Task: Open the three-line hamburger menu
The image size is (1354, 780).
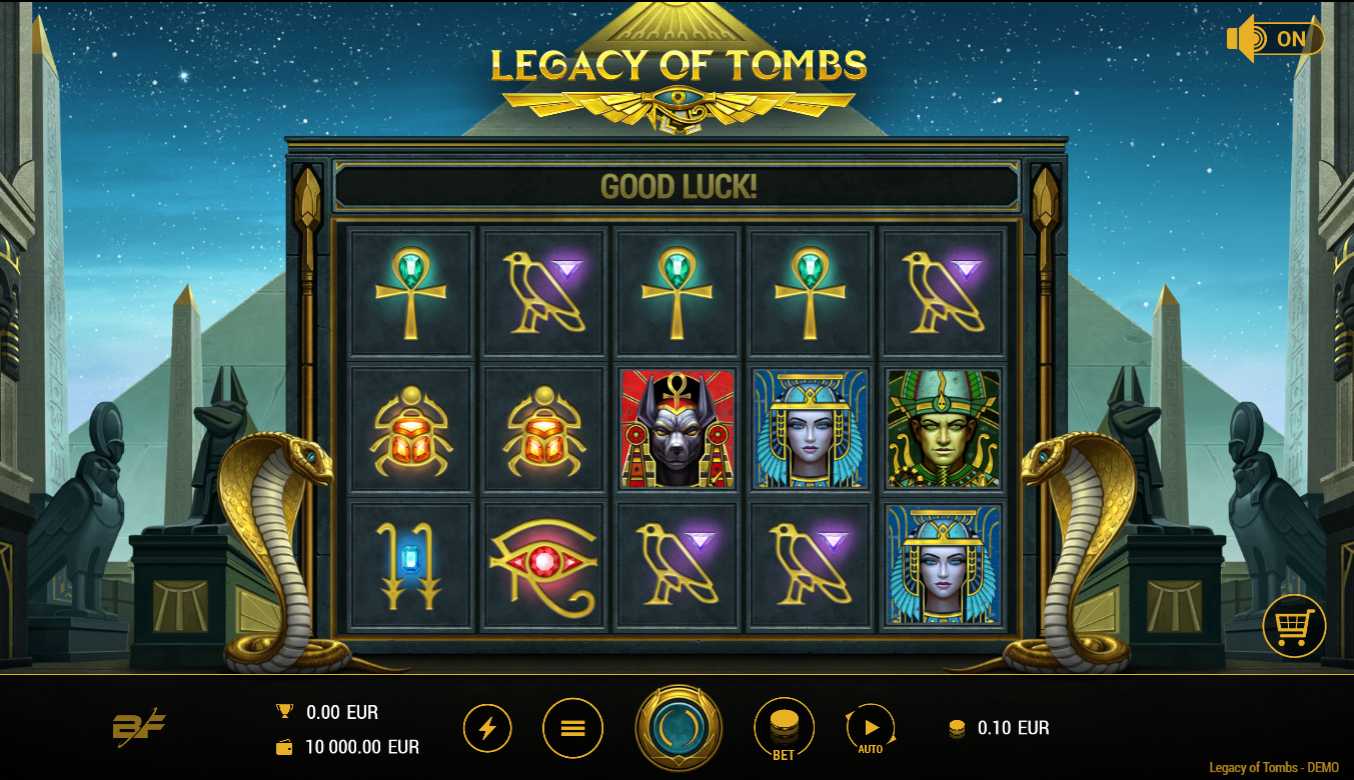Action: (x=572, y=728)
